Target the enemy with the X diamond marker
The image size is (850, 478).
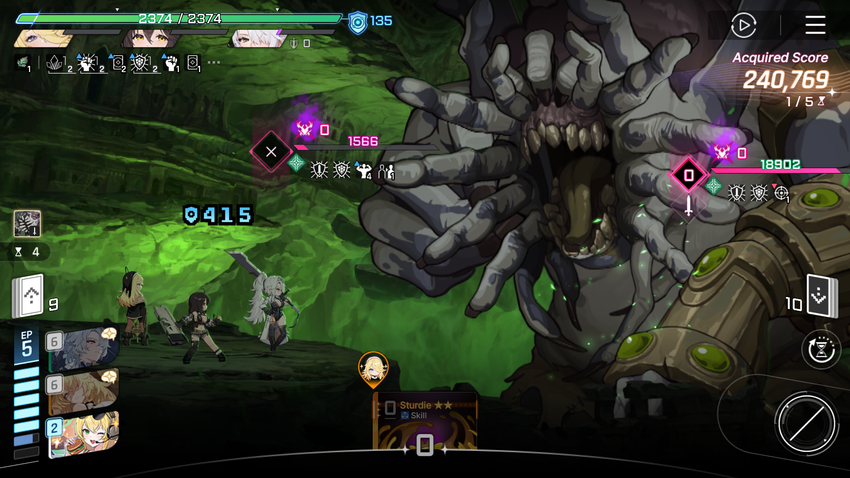[x=271, y=153]
